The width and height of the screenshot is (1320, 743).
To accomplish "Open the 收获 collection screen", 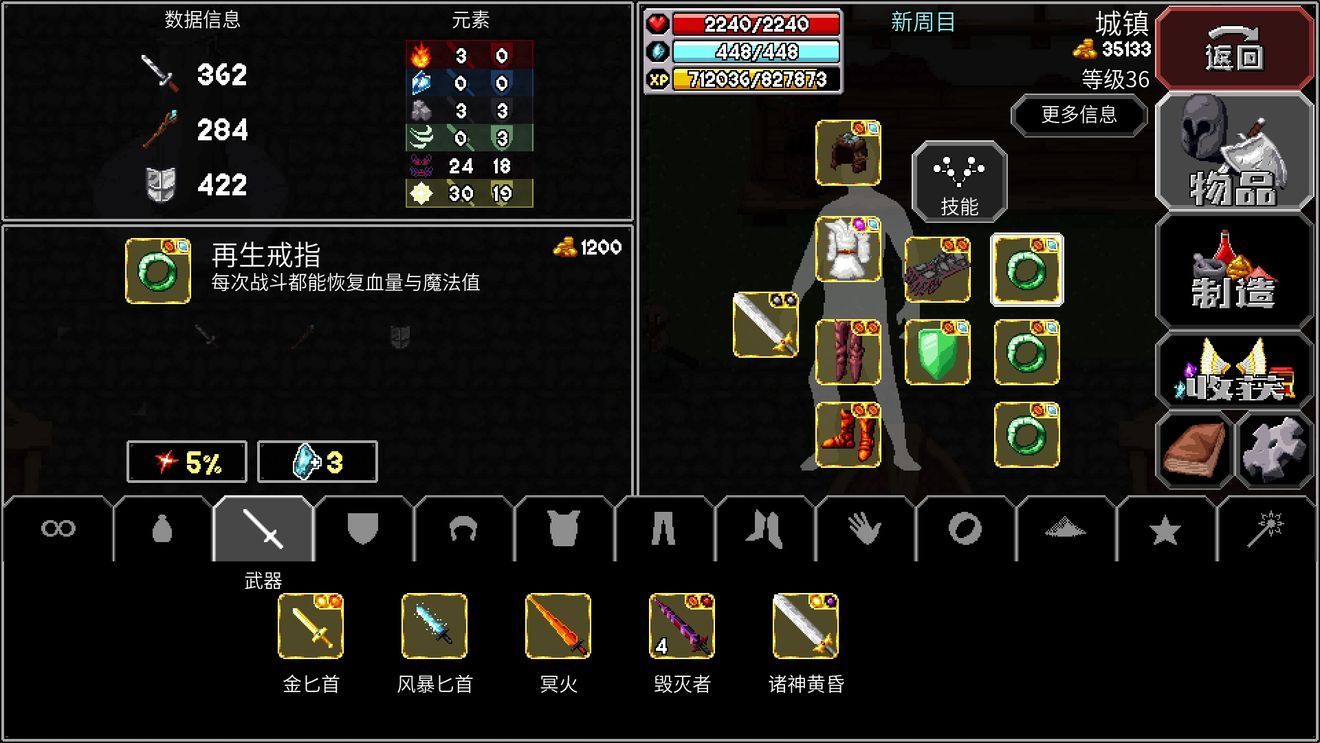I will point(1234,373).
